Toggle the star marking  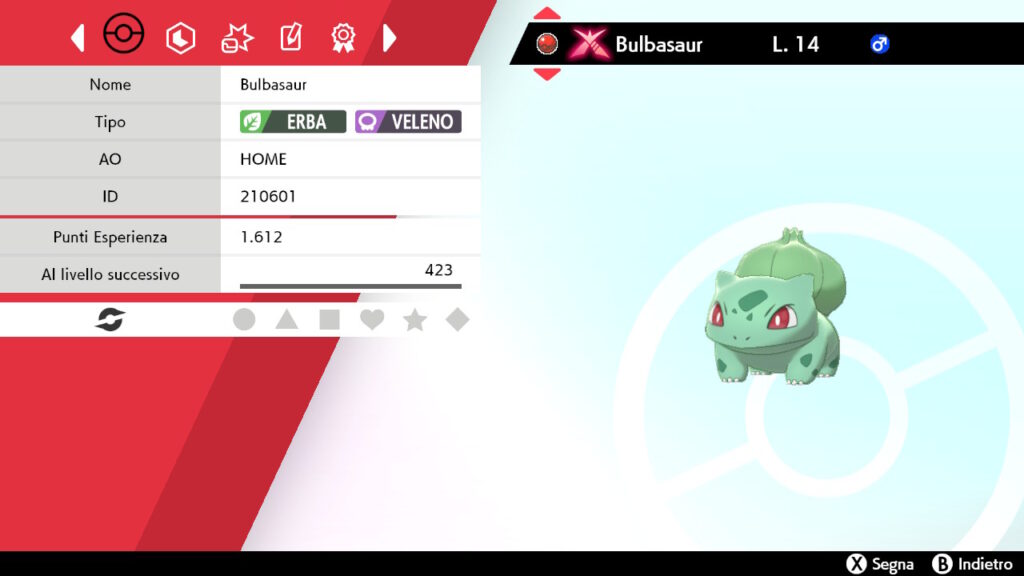click(415, 320)
